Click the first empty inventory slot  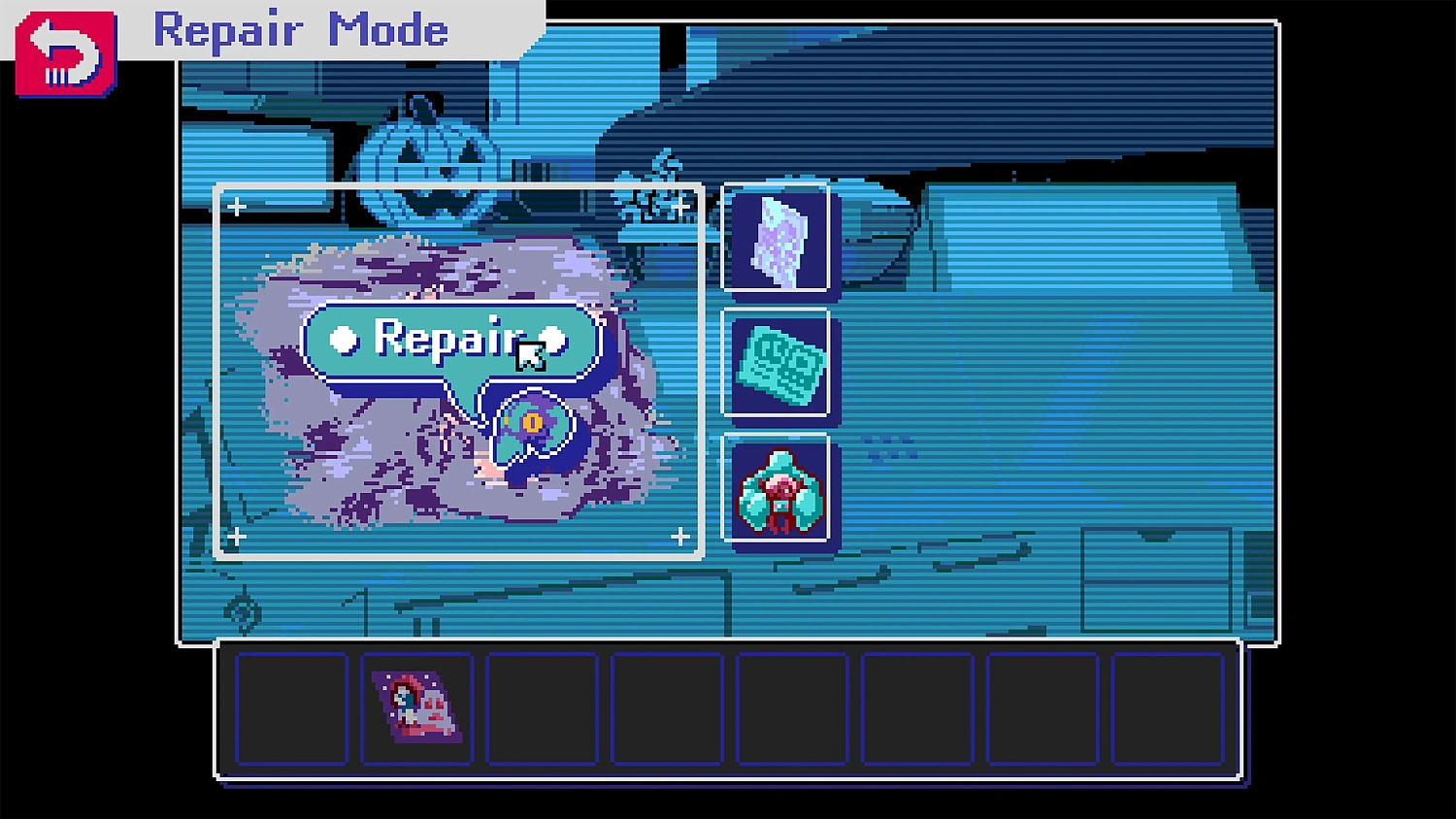[291, 708]
